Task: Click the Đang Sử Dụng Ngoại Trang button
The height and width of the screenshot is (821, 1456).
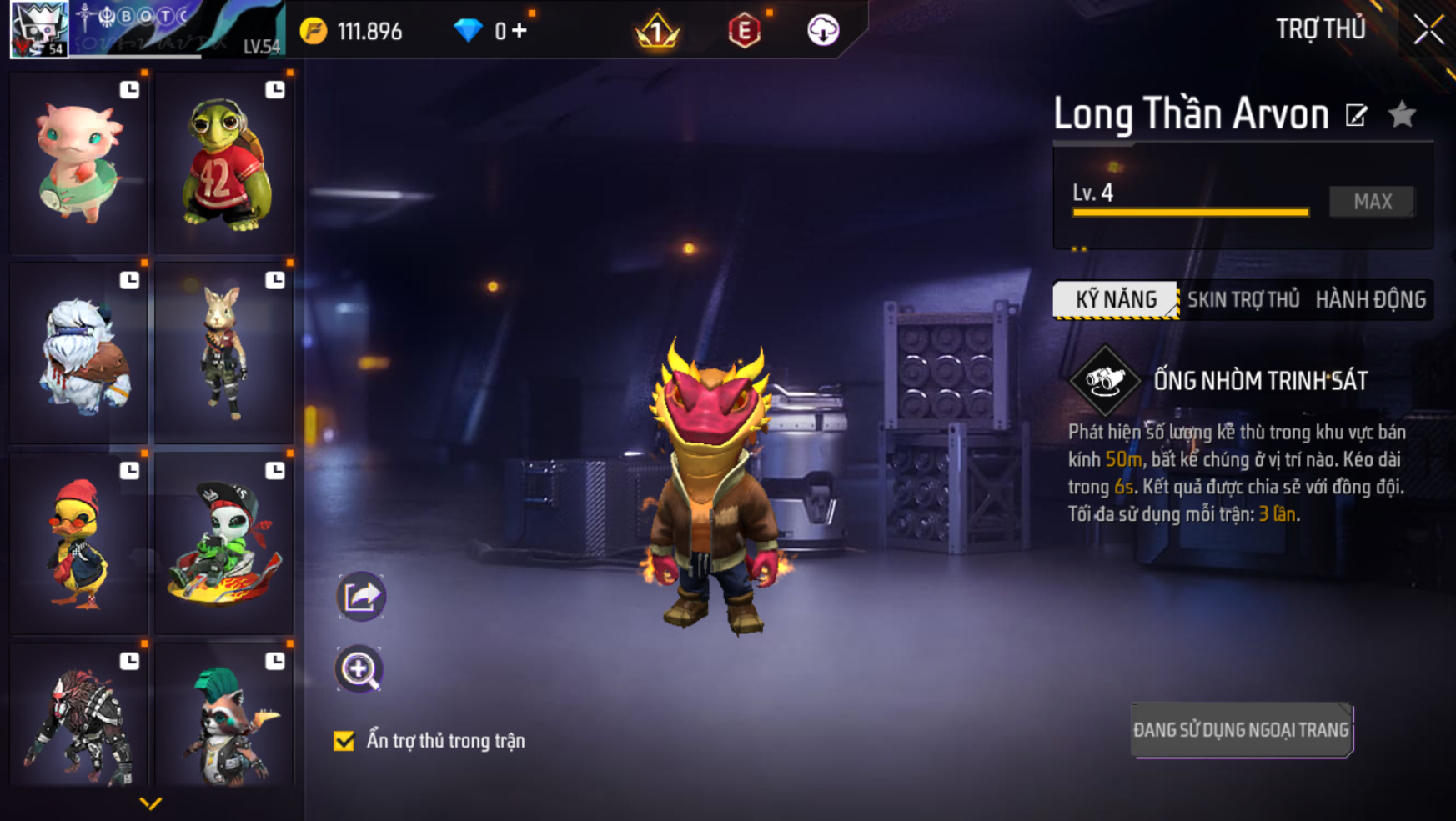Action: 1241,730
